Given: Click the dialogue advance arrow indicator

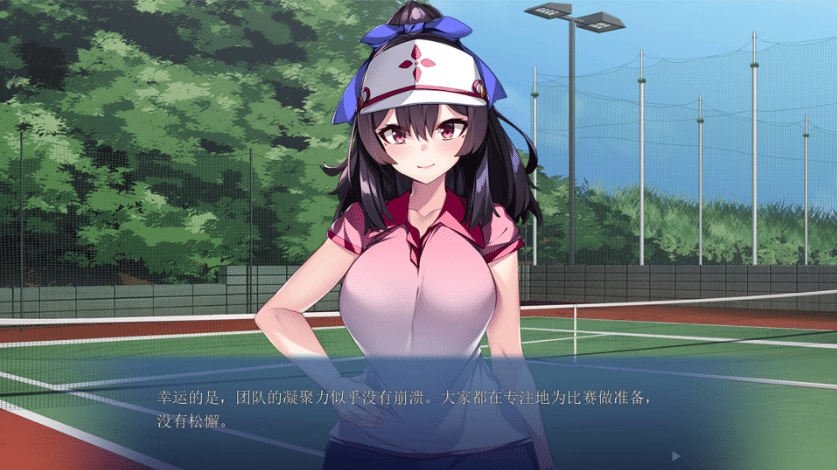Looking at the screenshot, I should [677, 455].
